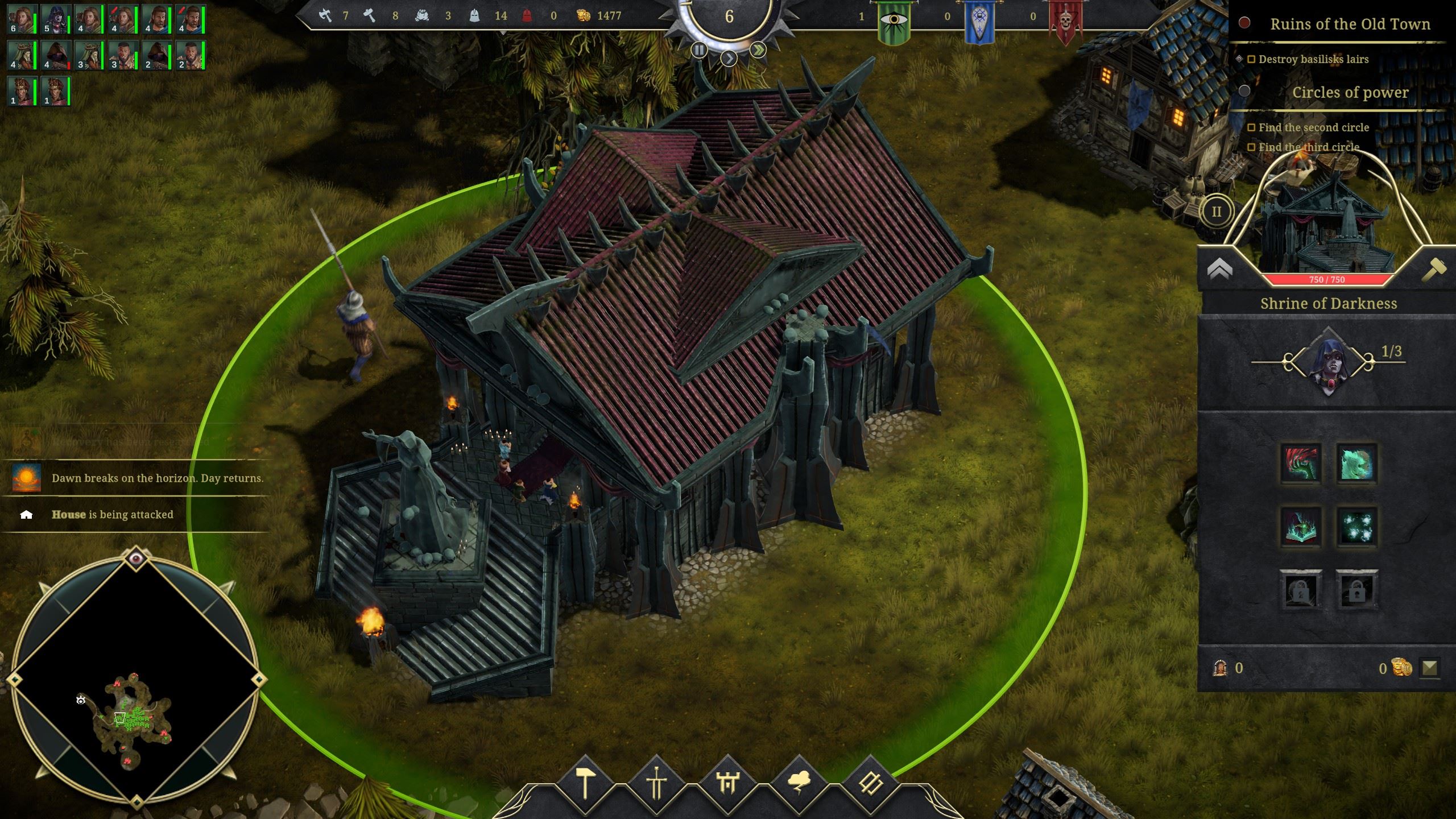1456x819 pixels.
Task: Open the storm cloud spells menu
Action: [x=799, y=784]
